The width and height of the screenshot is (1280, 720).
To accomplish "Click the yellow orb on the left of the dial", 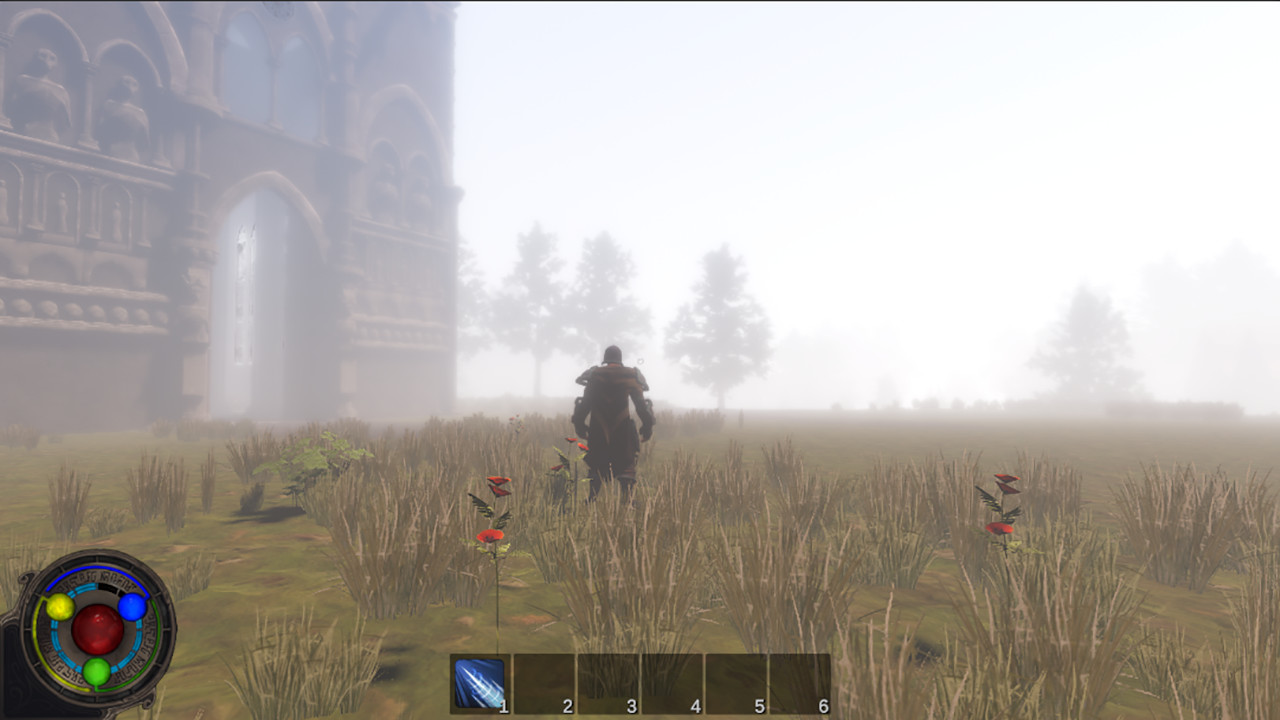I will click(x=60, y=607).
